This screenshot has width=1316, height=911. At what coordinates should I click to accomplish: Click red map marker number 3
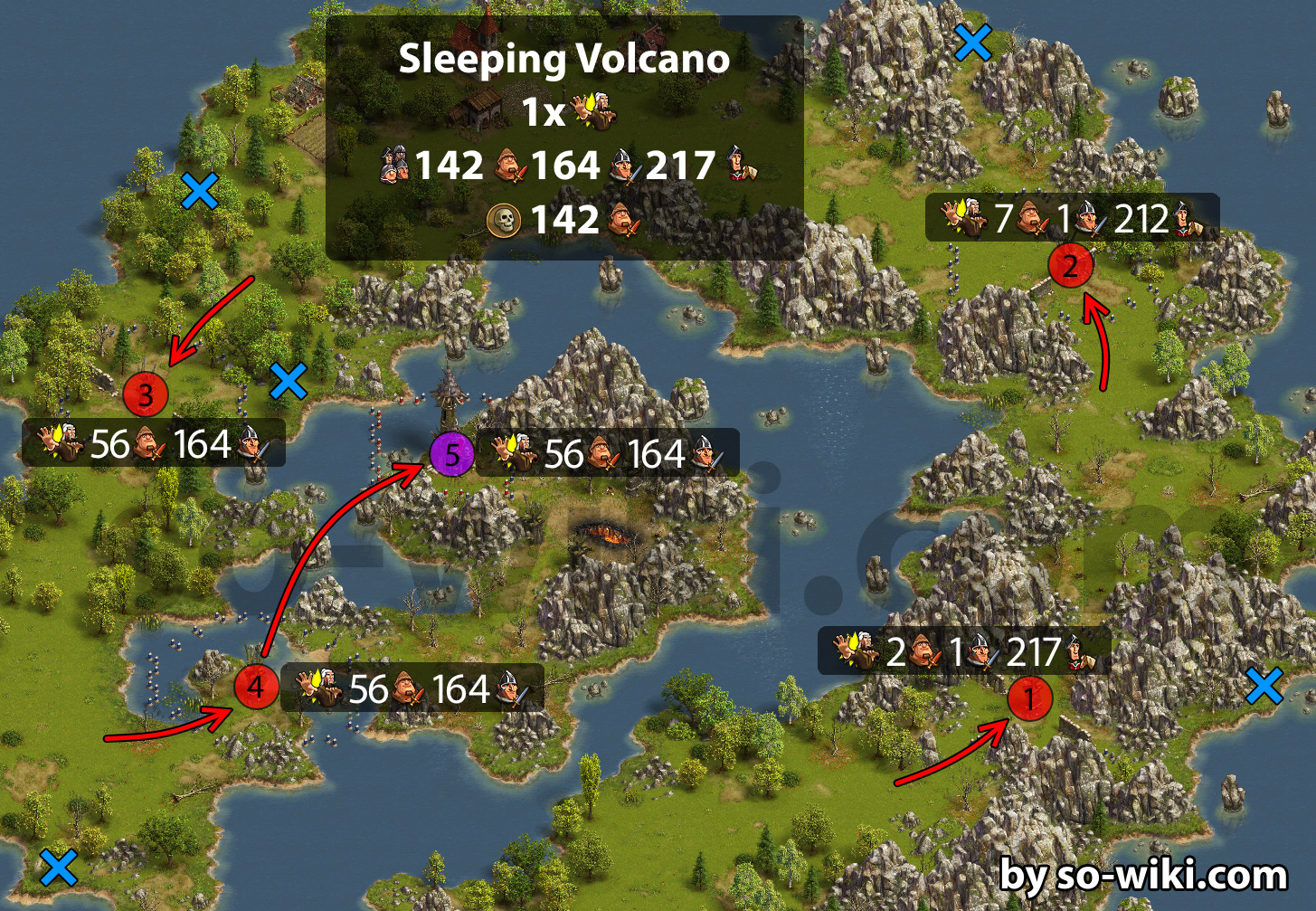click(147, 394)
